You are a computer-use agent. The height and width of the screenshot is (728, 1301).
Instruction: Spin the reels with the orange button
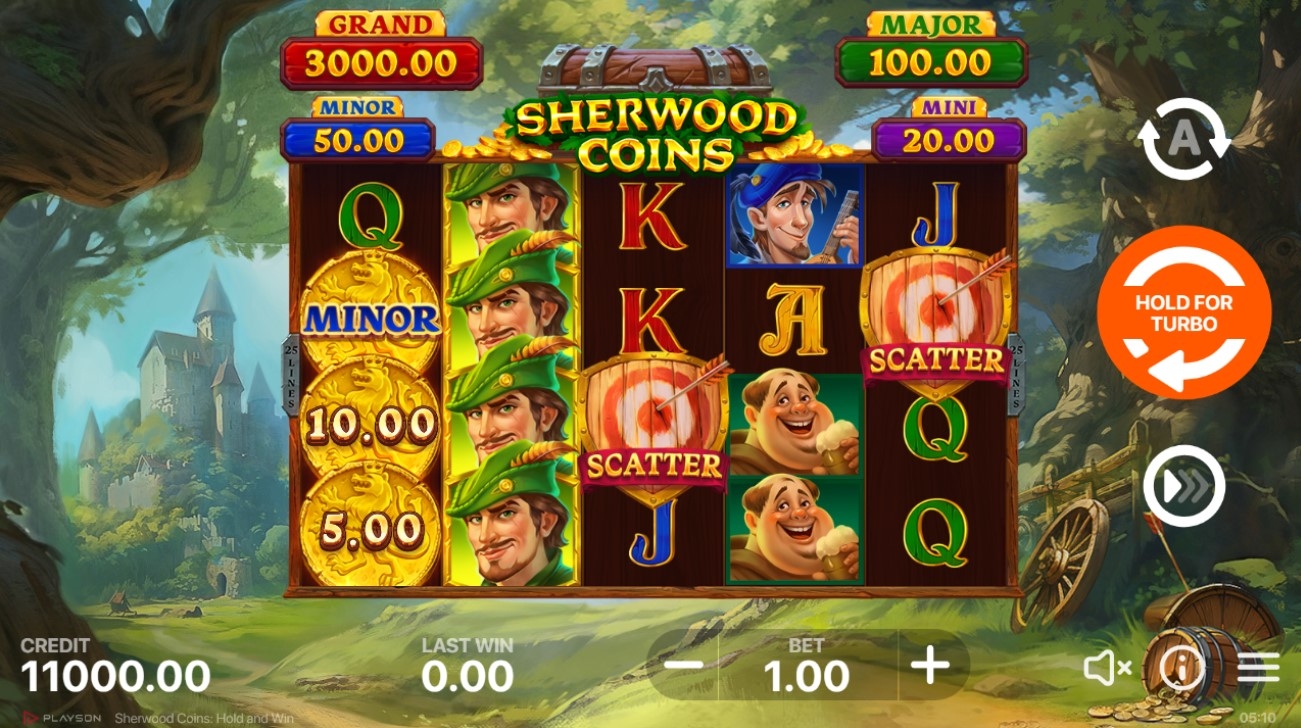point(1184,313)
